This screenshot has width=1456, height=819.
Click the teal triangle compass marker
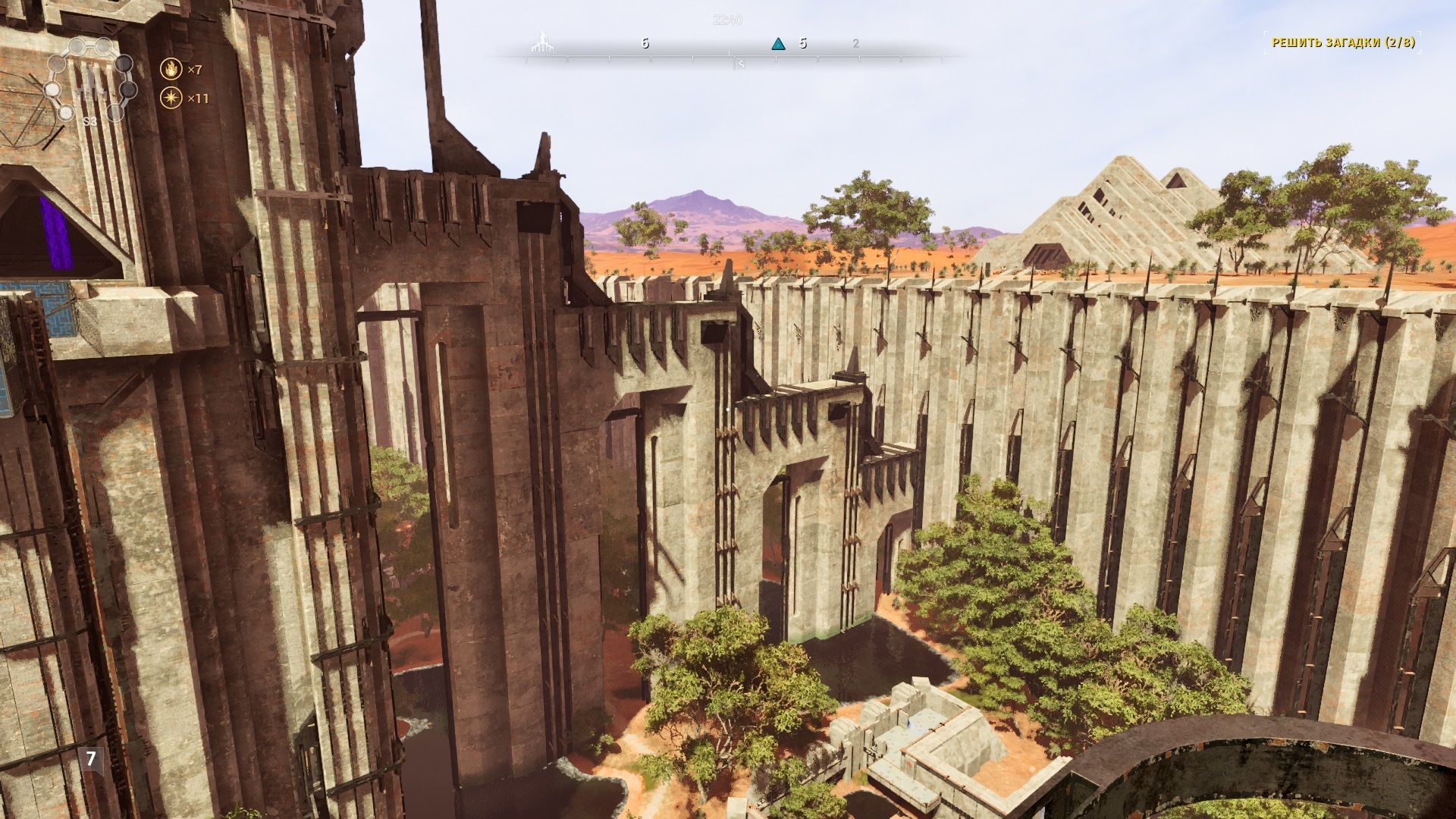[777, 44]
